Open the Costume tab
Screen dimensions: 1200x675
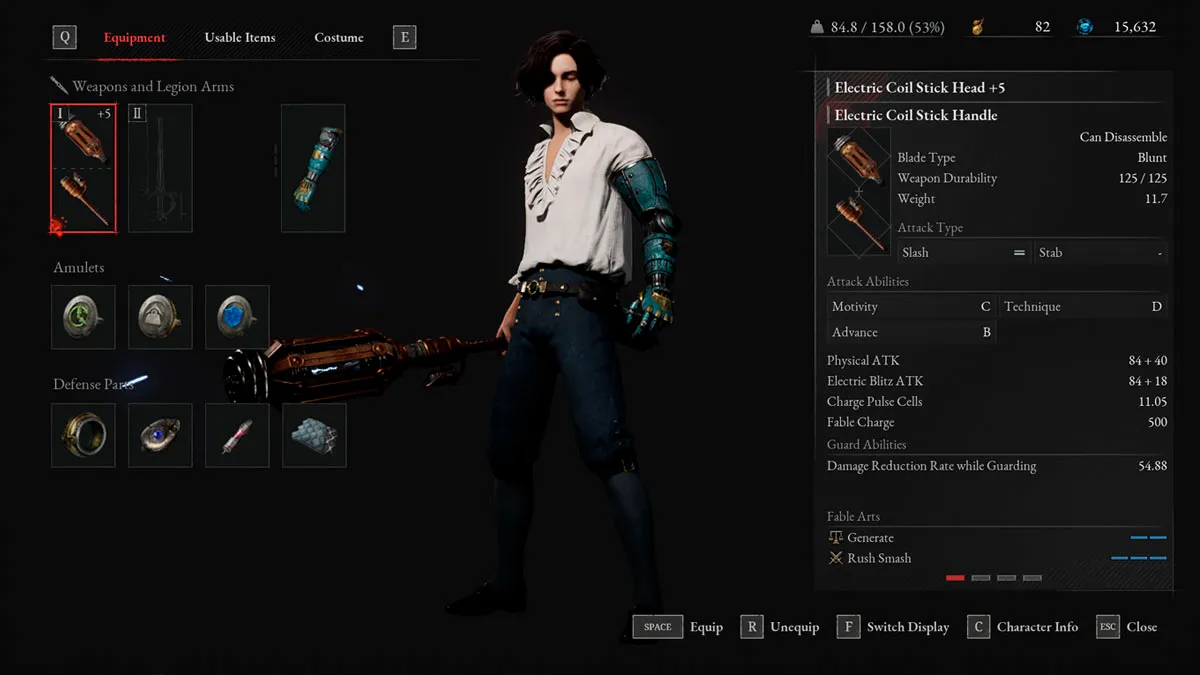[x=339, y=38]
